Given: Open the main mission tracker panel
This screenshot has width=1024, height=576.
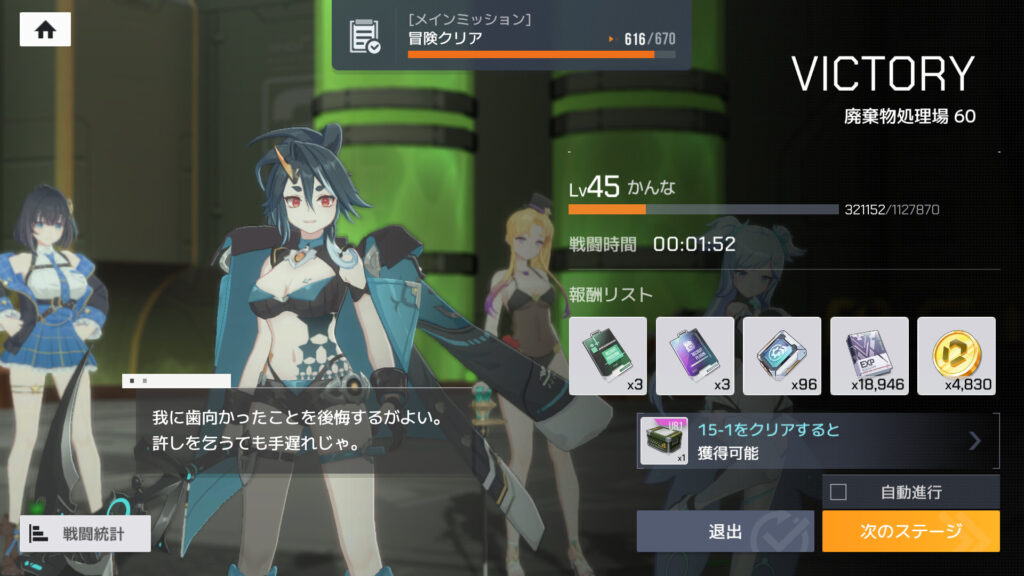Looking at the screenshot, I should tap(511, 35).
